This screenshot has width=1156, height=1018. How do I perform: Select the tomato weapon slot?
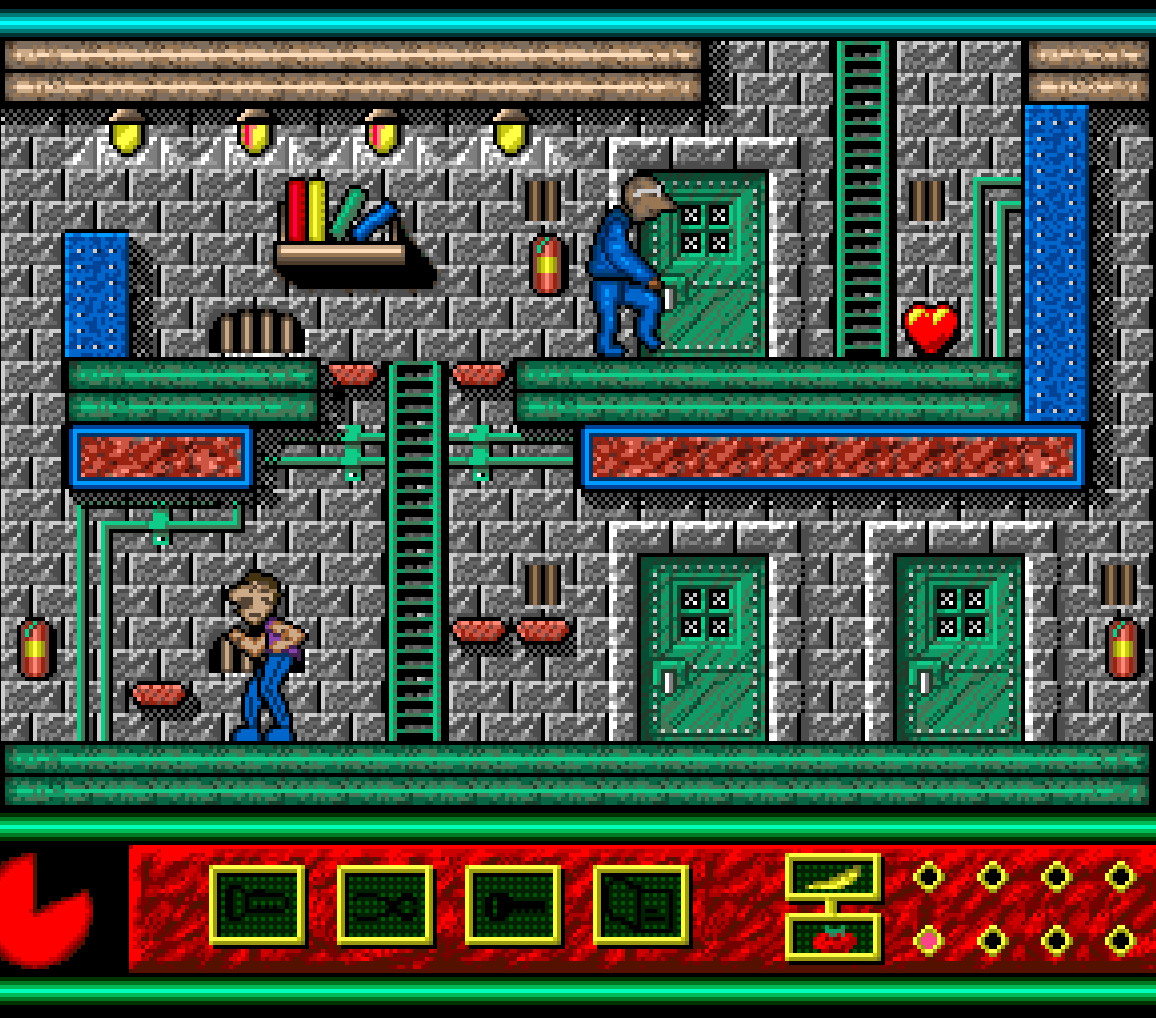(832, 937)
